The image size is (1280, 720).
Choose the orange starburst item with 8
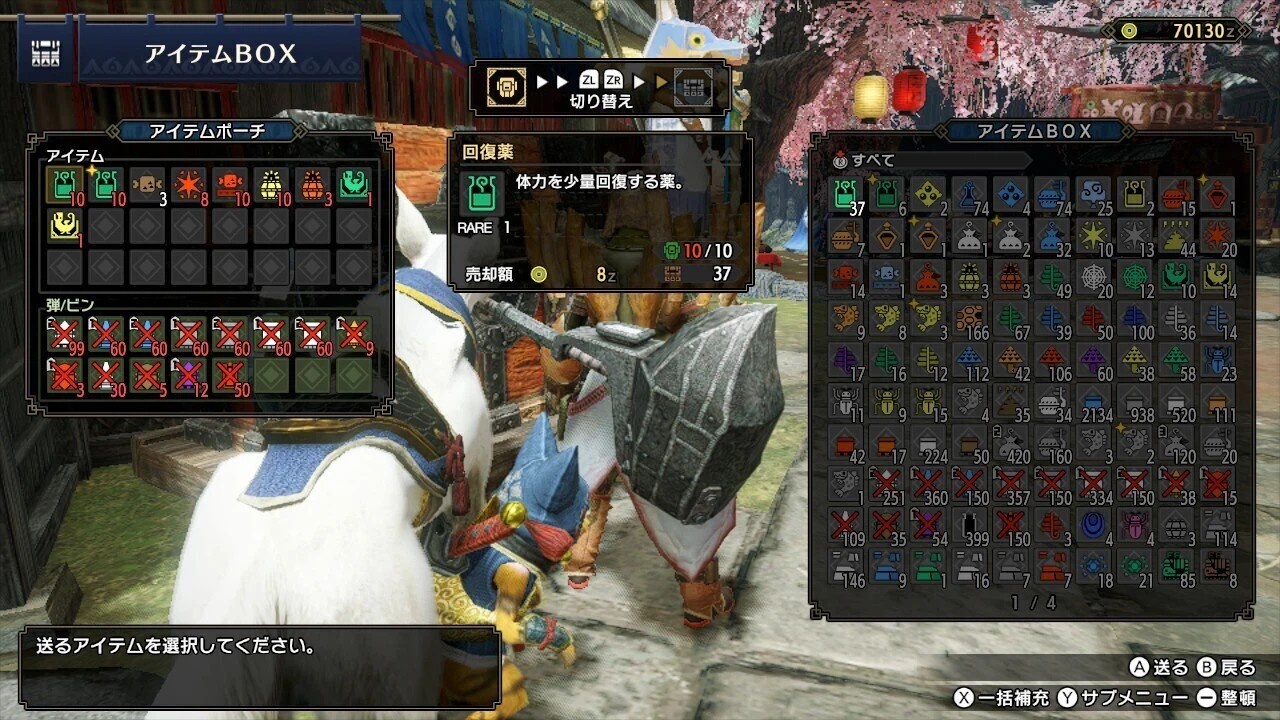188,184
